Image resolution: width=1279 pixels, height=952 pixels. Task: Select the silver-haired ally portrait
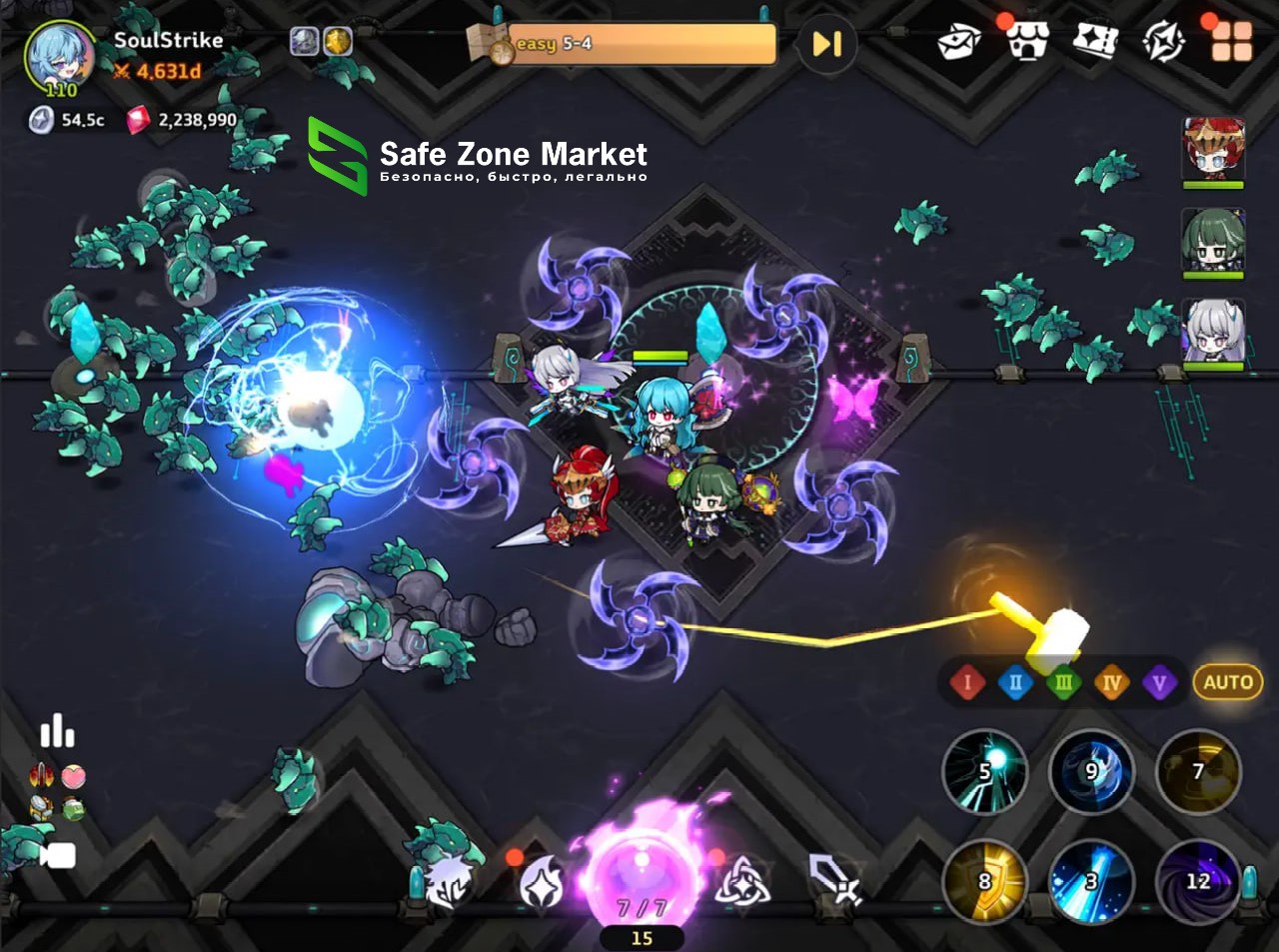(x=1213, y=331)
